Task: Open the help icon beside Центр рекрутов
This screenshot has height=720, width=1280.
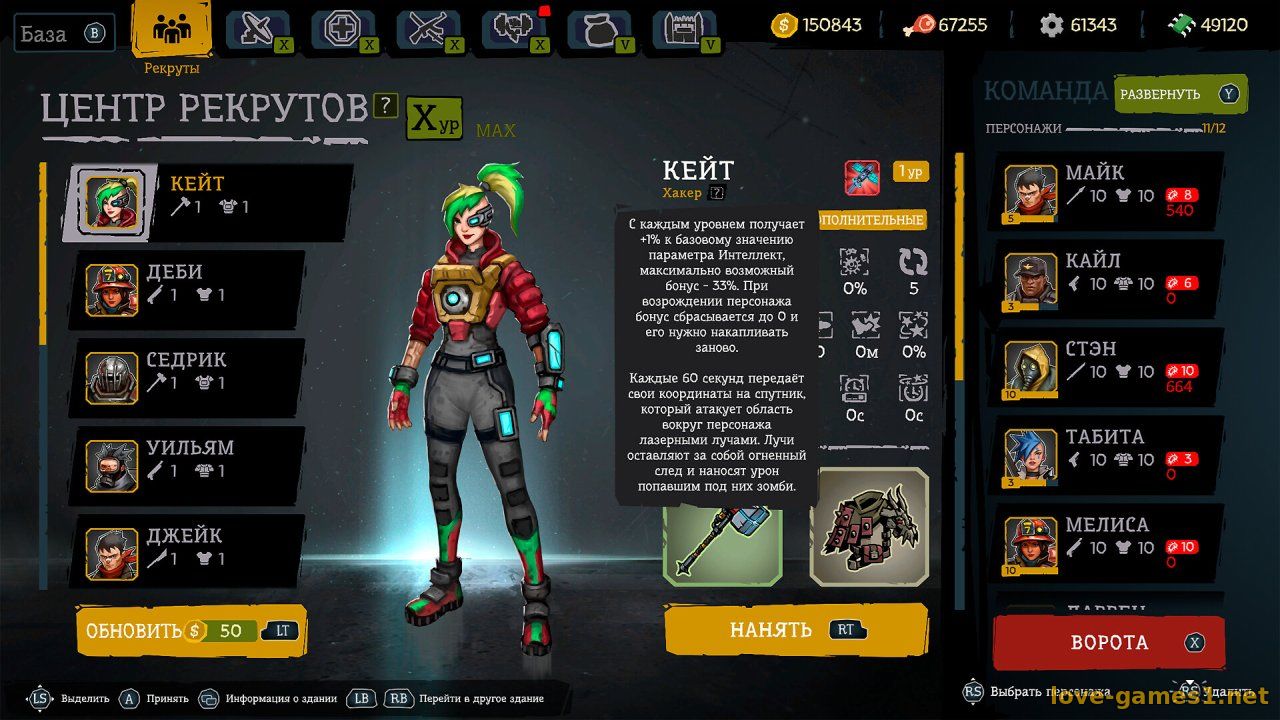Action: click(386, 105)
